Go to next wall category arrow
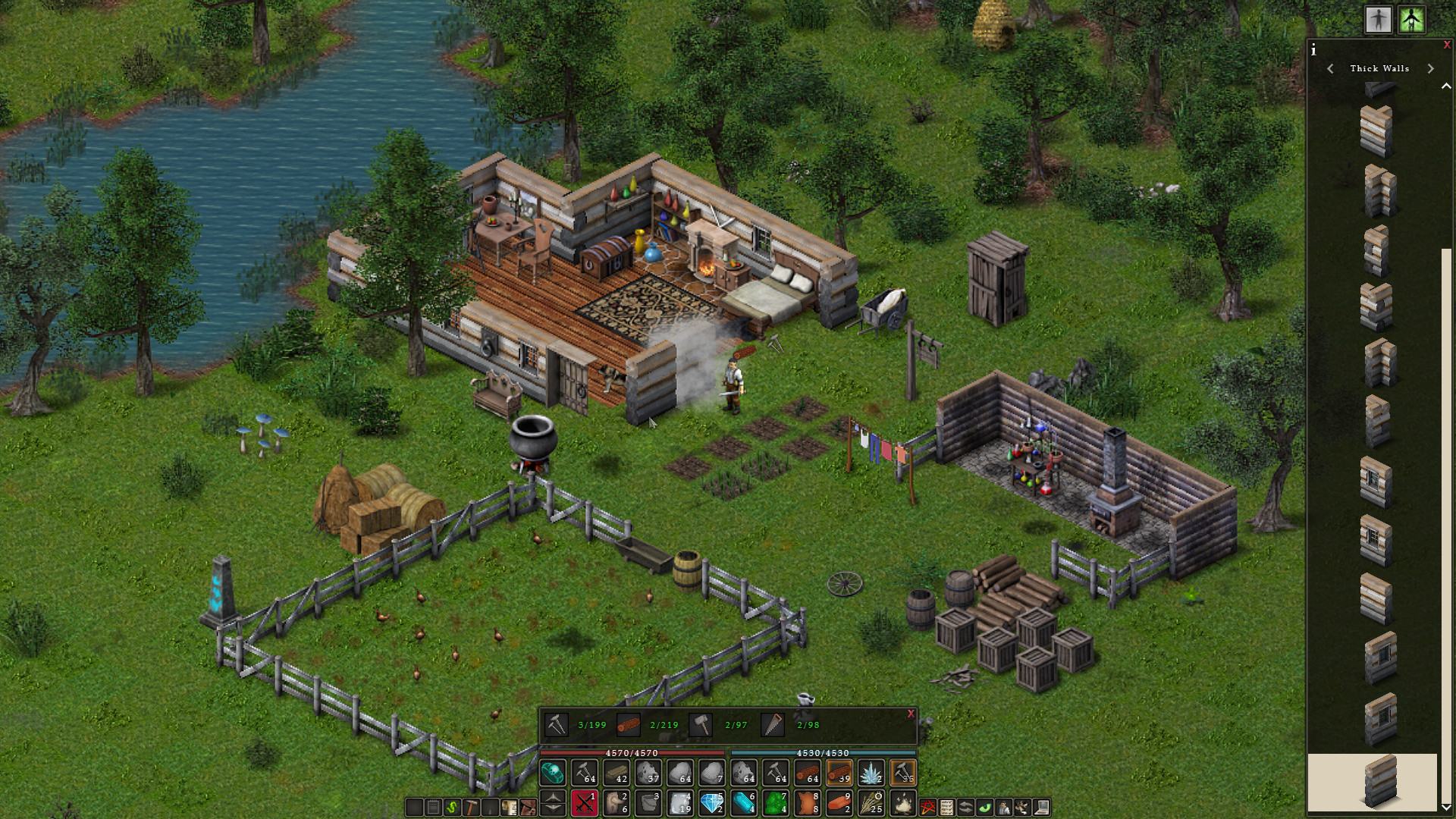1456x819 pixels. pos(1430,68)
